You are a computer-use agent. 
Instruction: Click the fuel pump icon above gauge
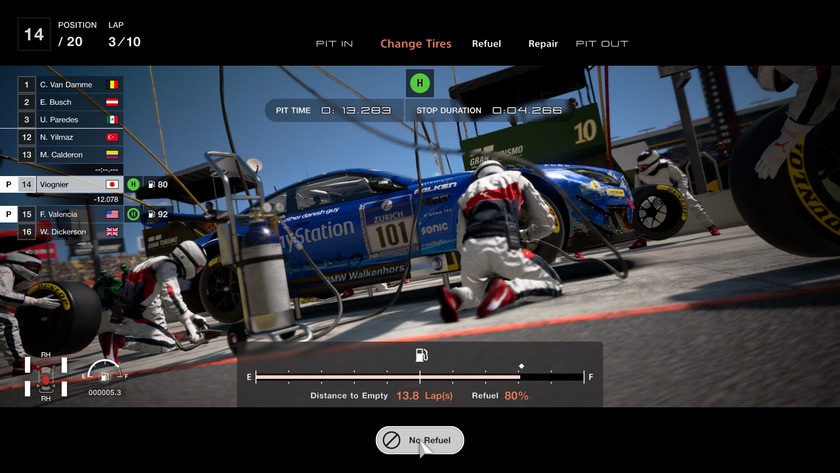[x=421, y=355]
